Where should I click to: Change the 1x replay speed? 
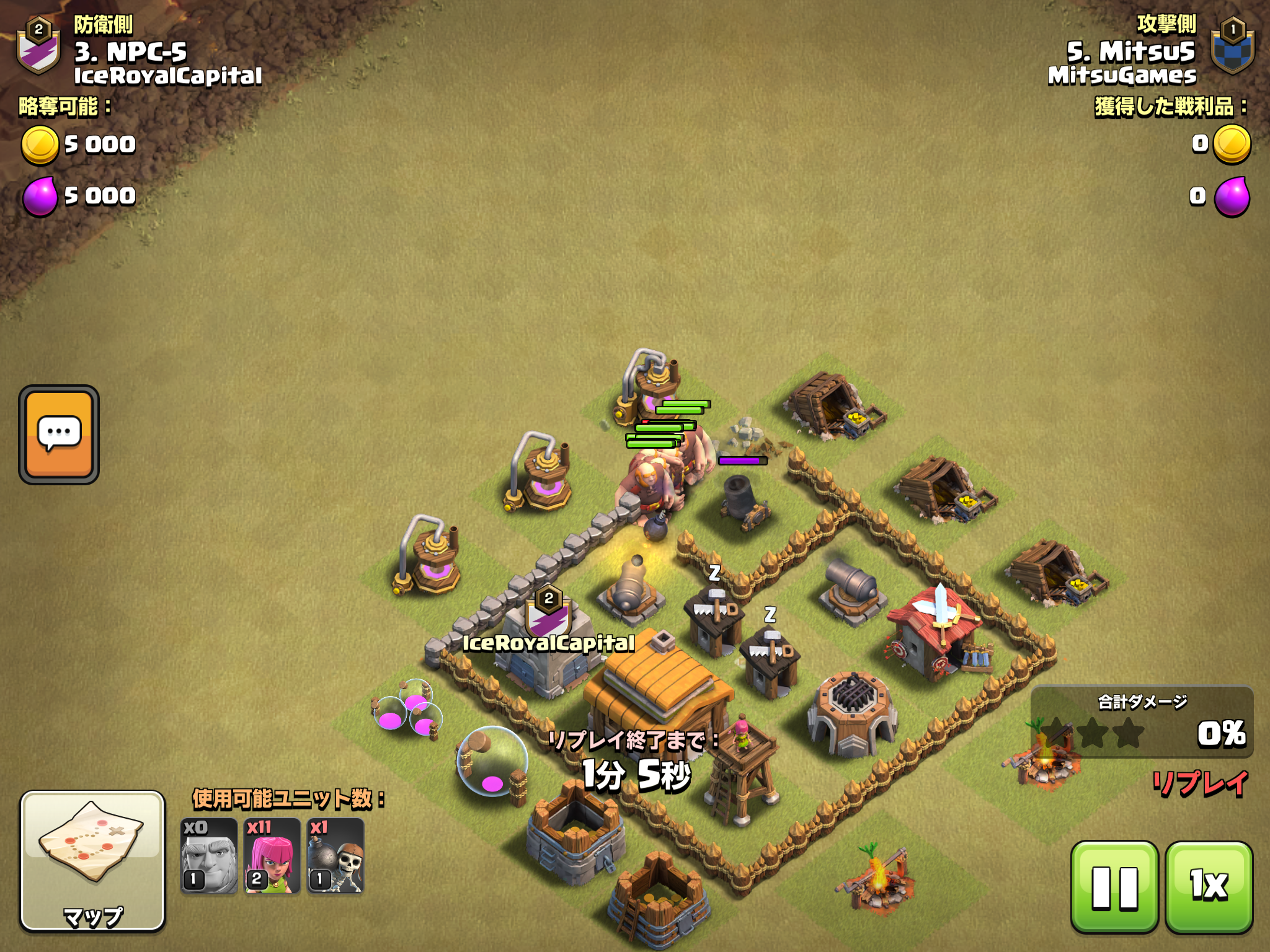click(1209, 886)
